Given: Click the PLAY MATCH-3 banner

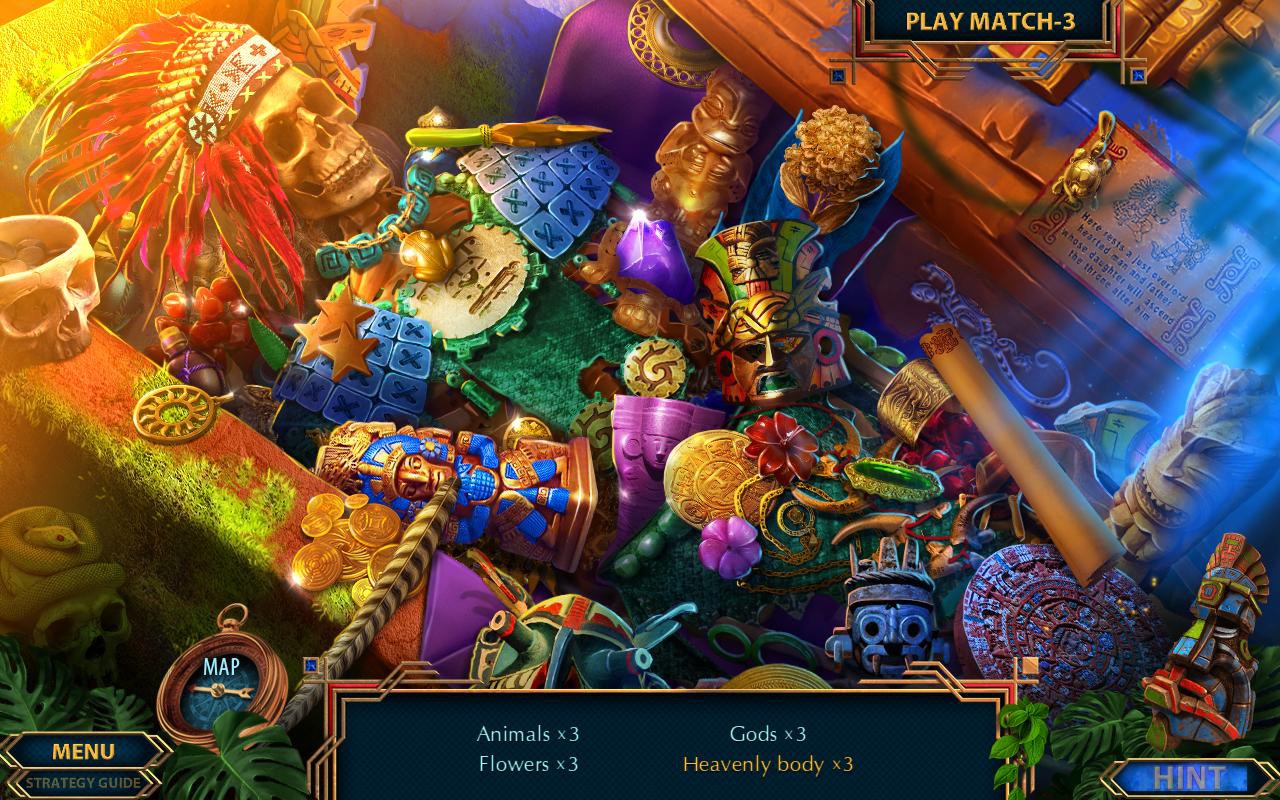Looking at the screenshot, I should coord(990,20).
